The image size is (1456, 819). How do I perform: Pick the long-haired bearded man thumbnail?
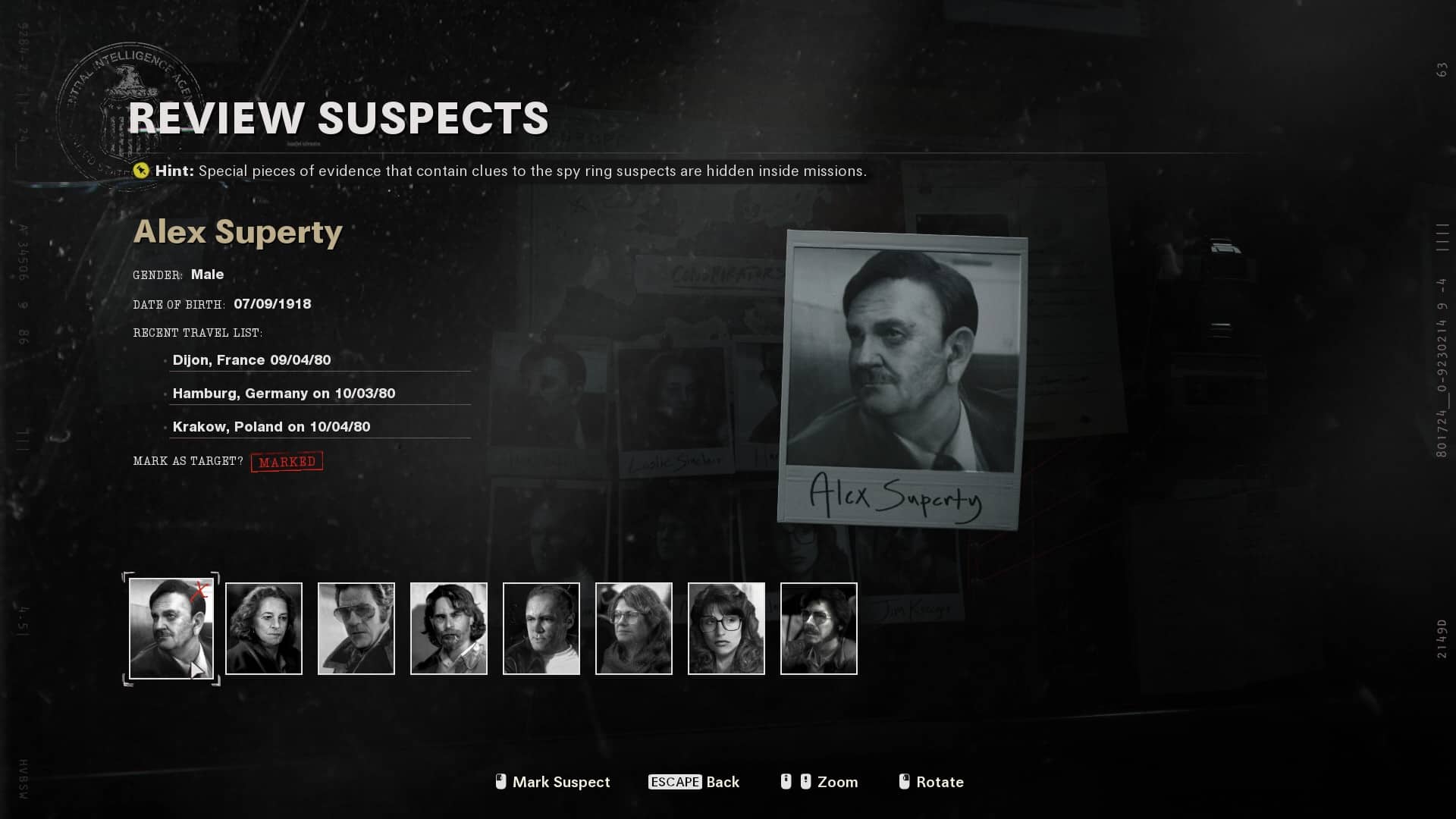(449, 629)
